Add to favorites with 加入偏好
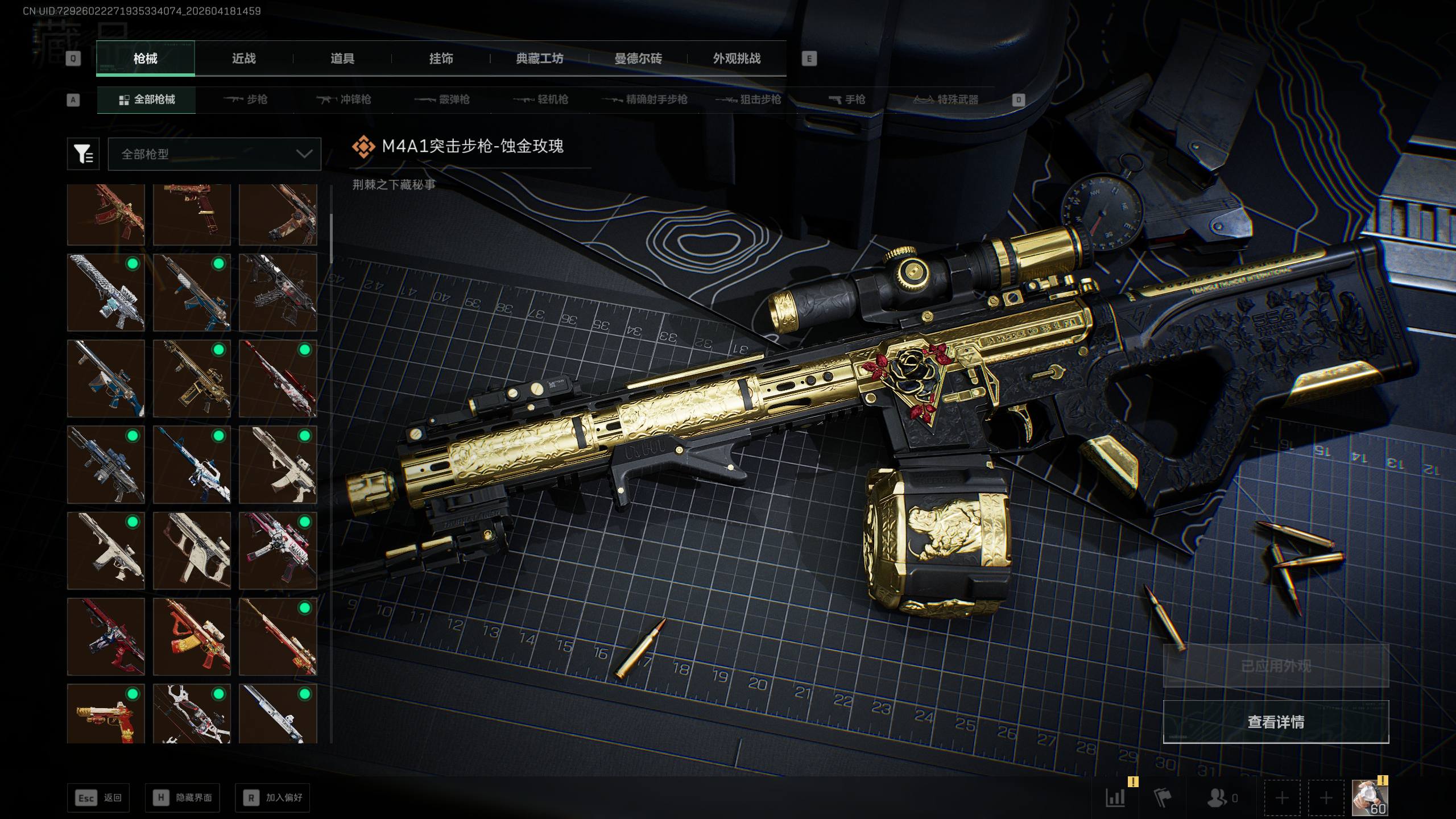1456x819 pixels. pyautogui.click(x=272, y=798)
